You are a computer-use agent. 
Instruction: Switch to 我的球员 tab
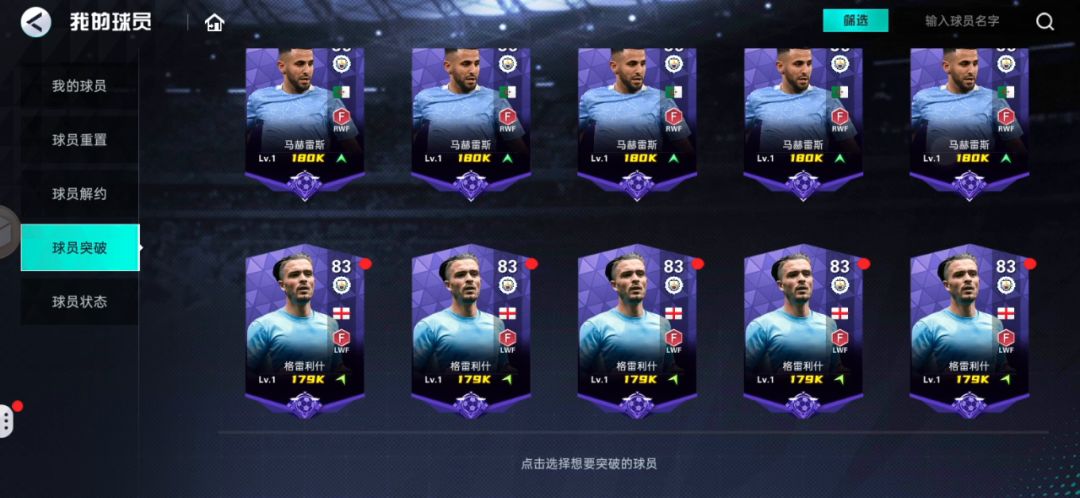(x=79, y=86)
